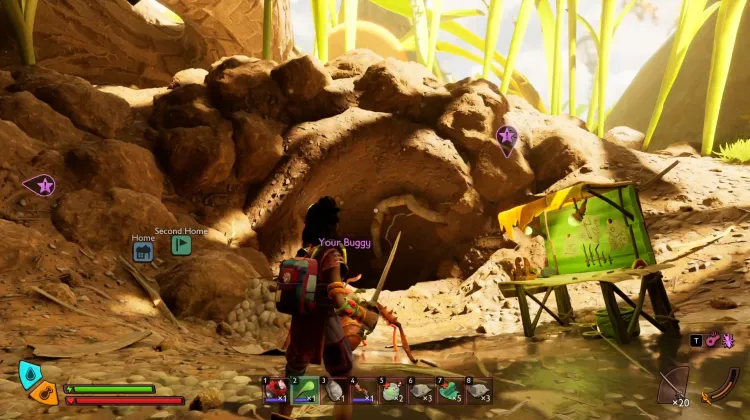Click the Home waypoint marker

pyautogui.click(x=143, y=252)
